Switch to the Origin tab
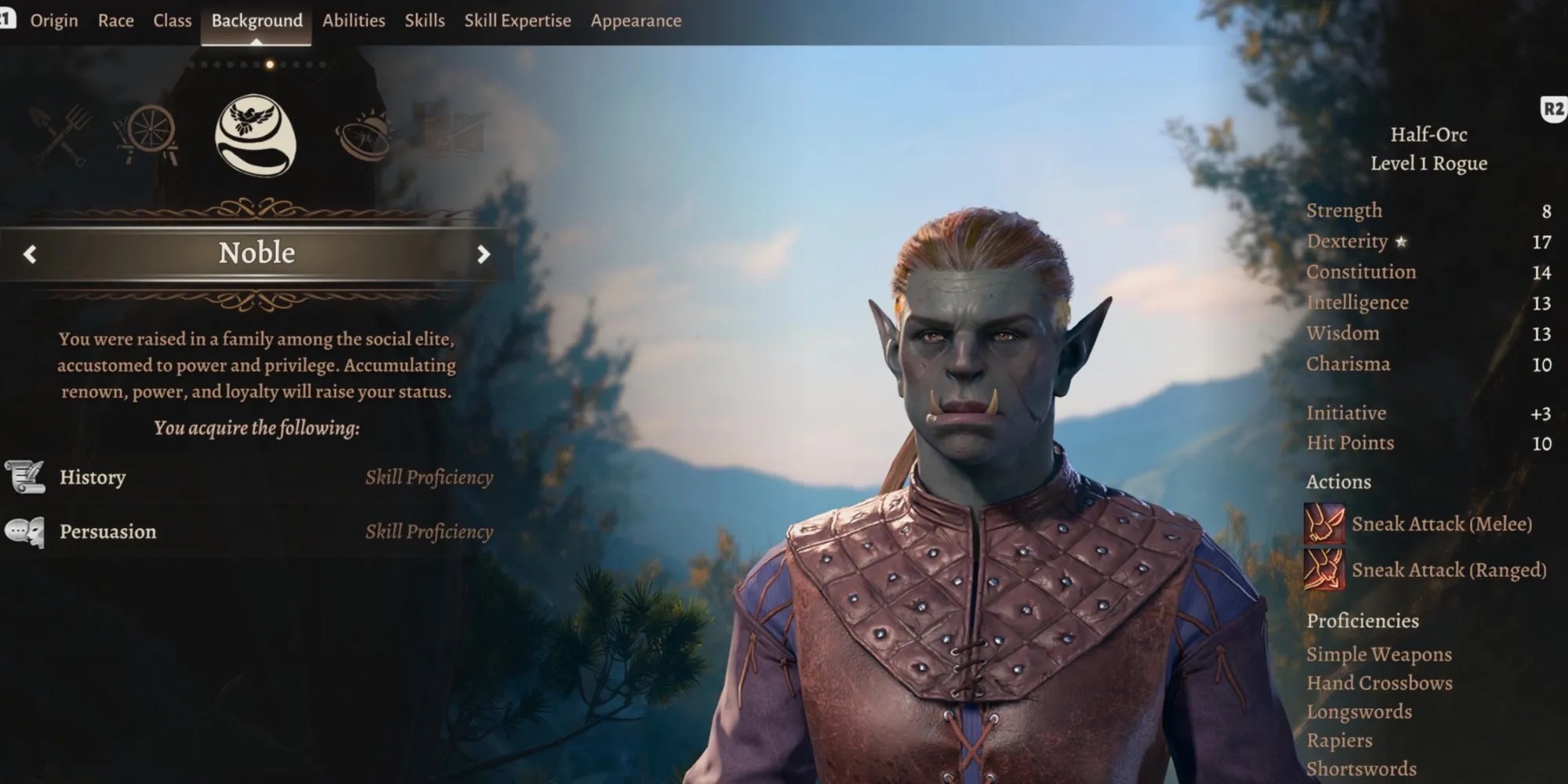 pos(54,21)
